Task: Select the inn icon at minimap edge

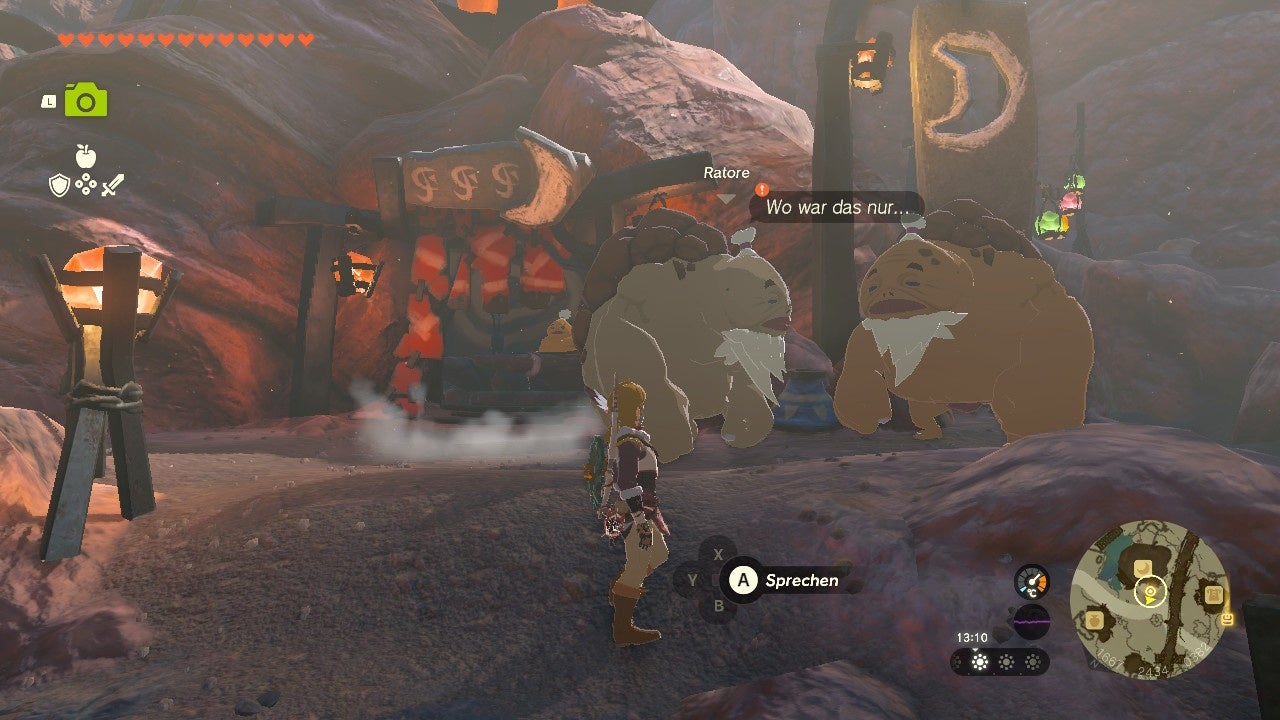Action: (1214, 593)
